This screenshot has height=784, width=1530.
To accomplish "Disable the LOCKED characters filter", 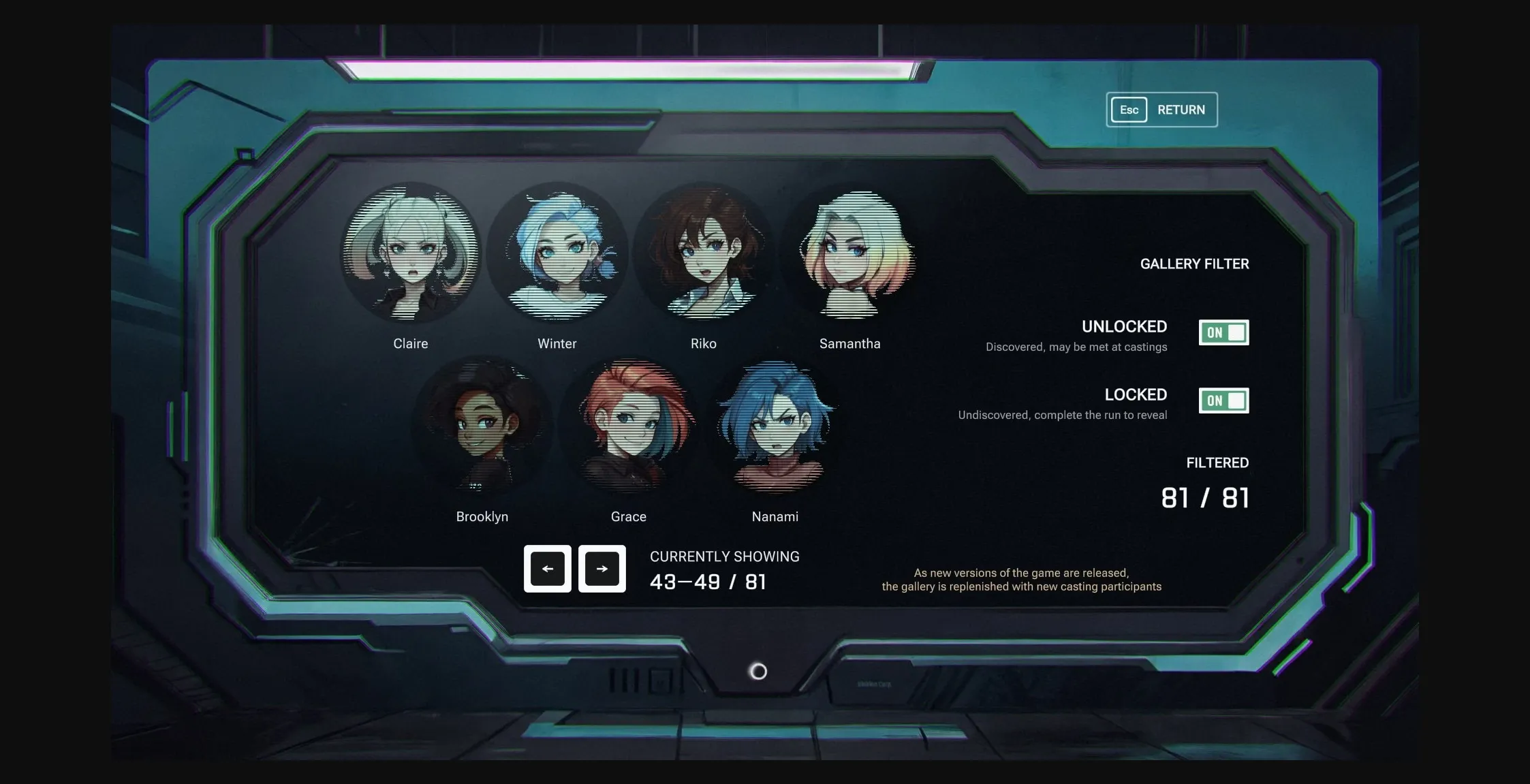I will click(x=1224, y=401).
